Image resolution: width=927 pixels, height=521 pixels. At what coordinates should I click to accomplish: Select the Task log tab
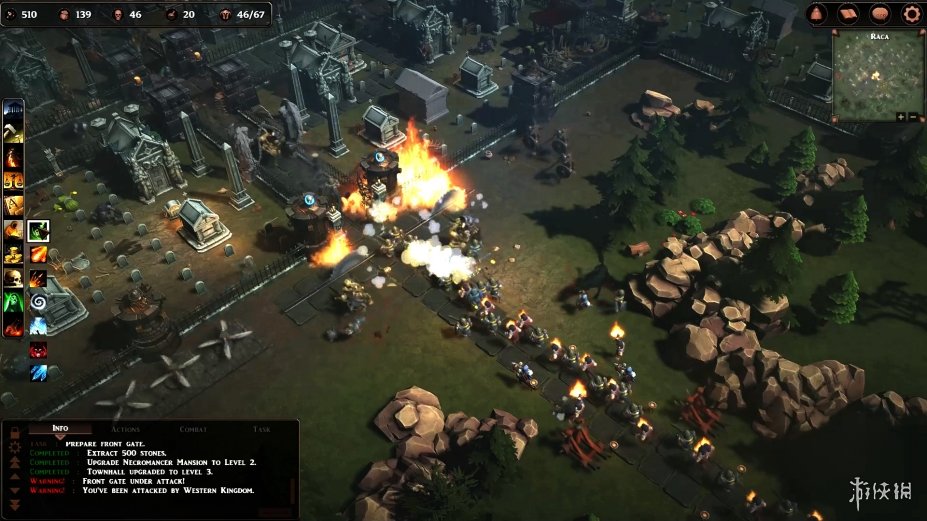pos(261,429)
